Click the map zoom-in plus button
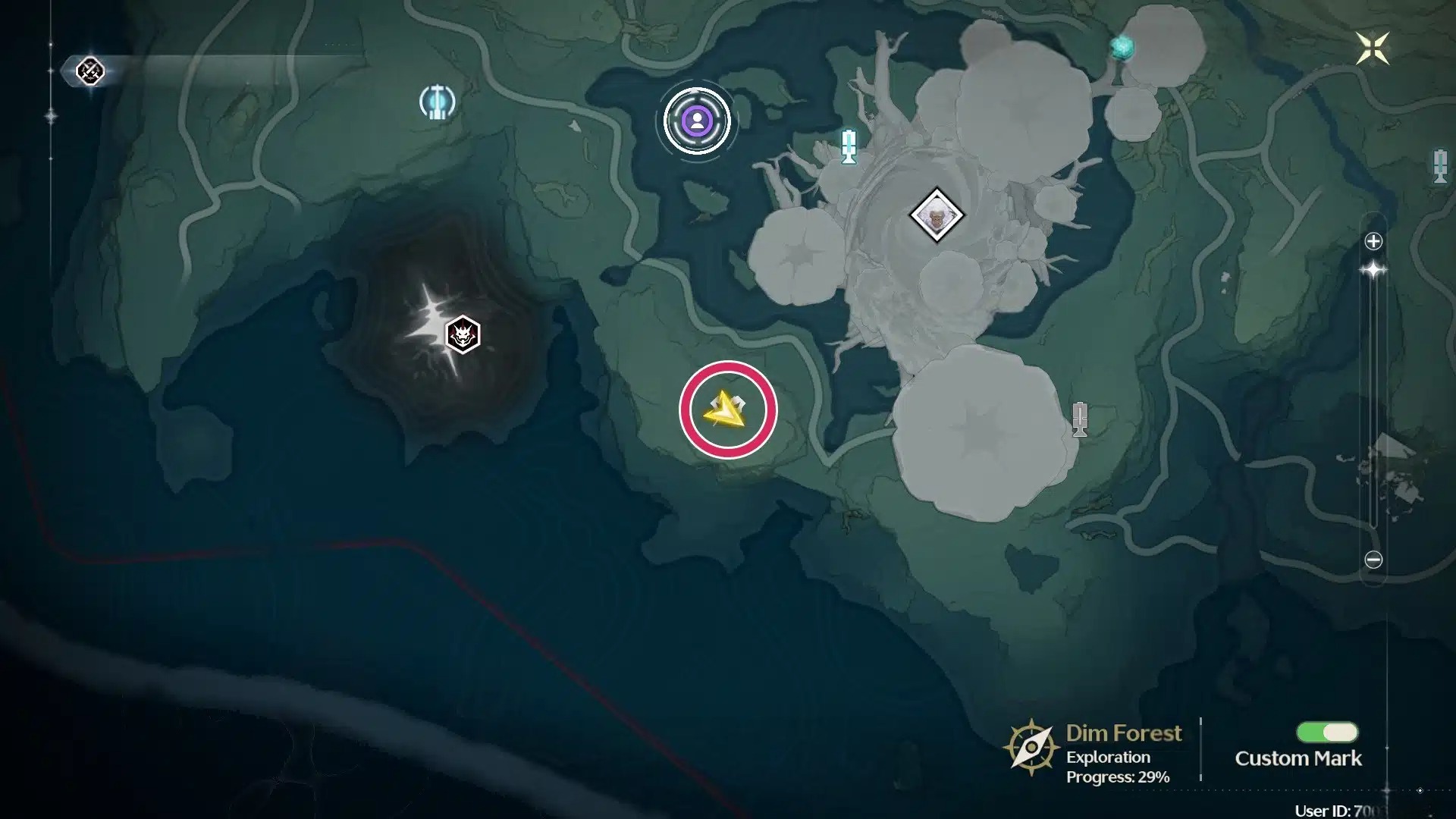The image size is (1456, 819). 1373,241
